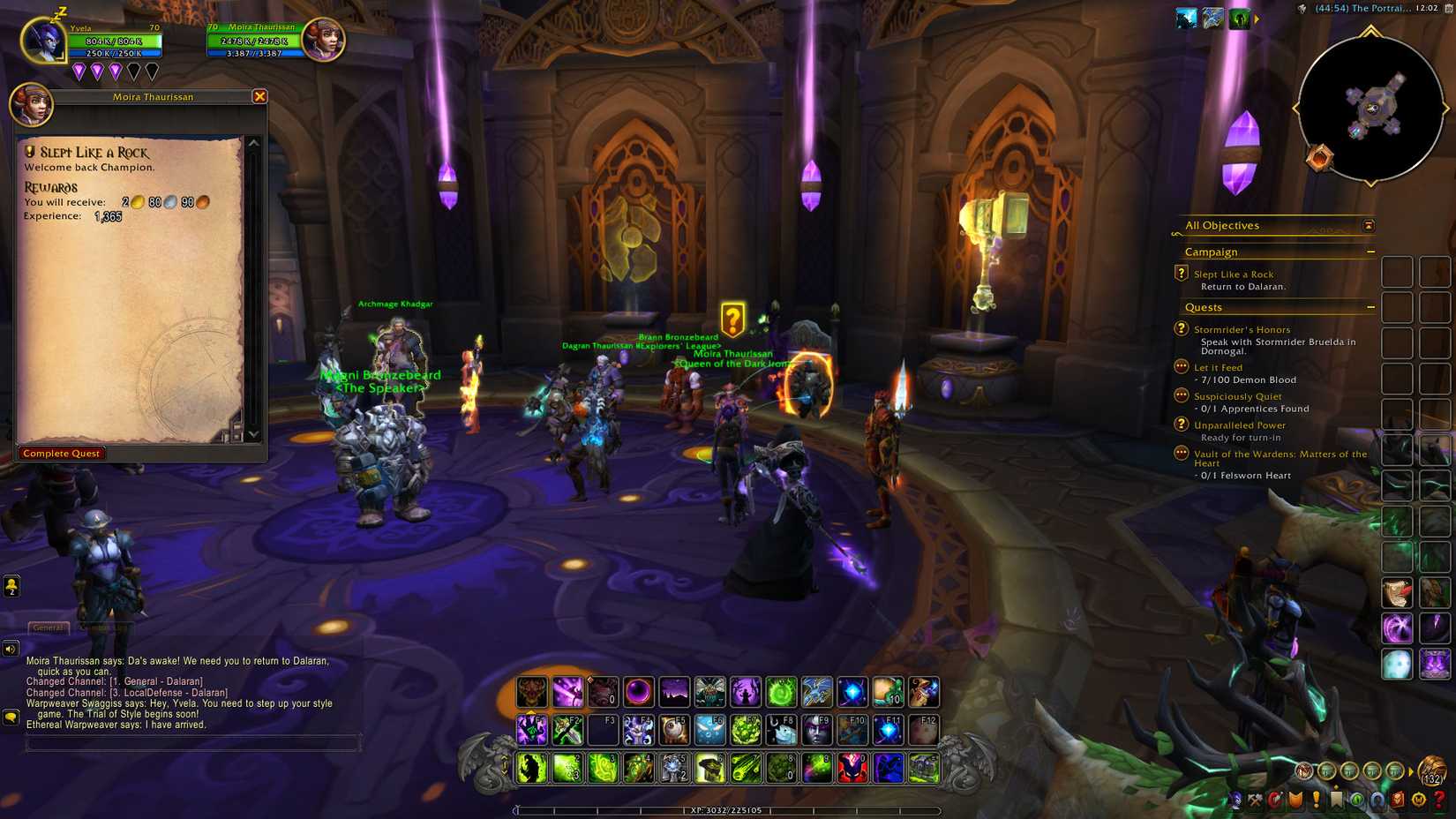Collapse the Campaign section header

1370,252
